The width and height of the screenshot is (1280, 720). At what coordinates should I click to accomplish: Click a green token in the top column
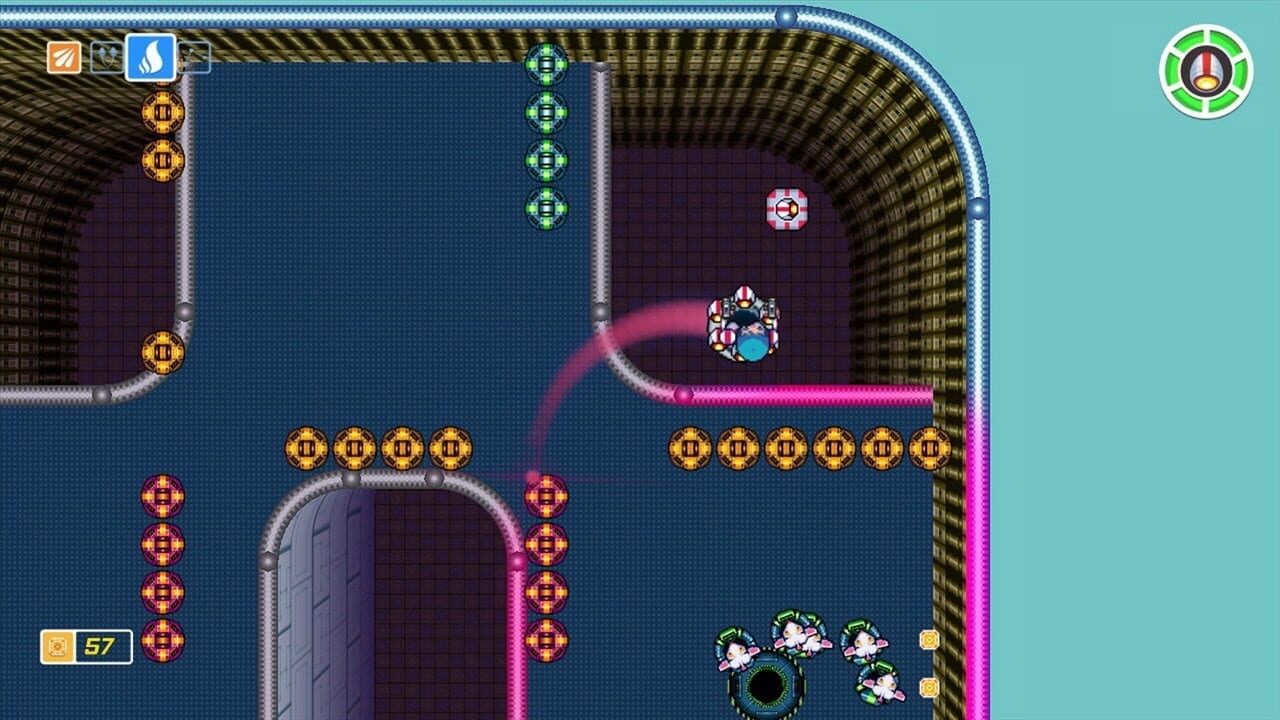[x=545, y=110]
